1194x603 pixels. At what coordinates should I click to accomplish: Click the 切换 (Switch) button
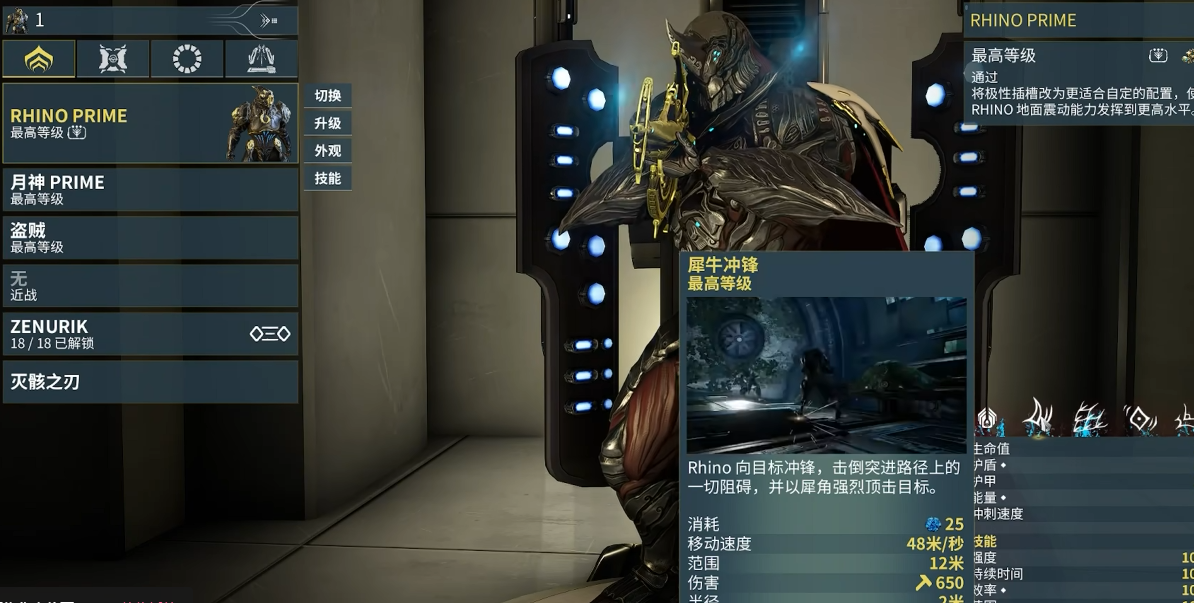[x=328, y=96]
